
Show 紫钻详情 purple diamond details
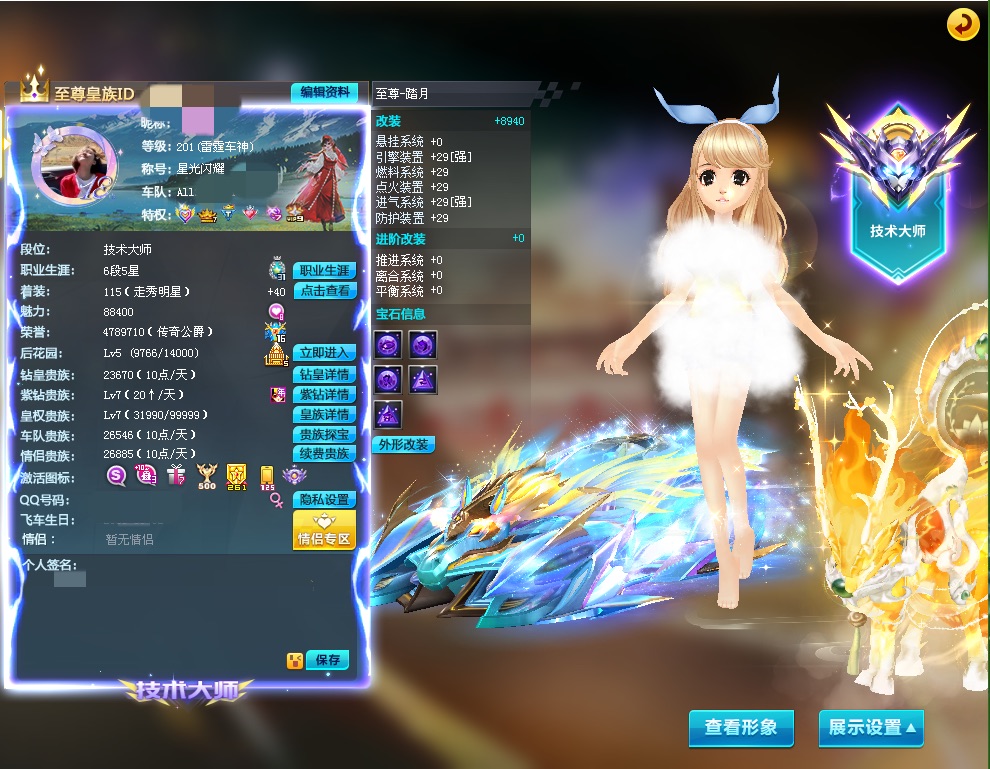(324, 395)
